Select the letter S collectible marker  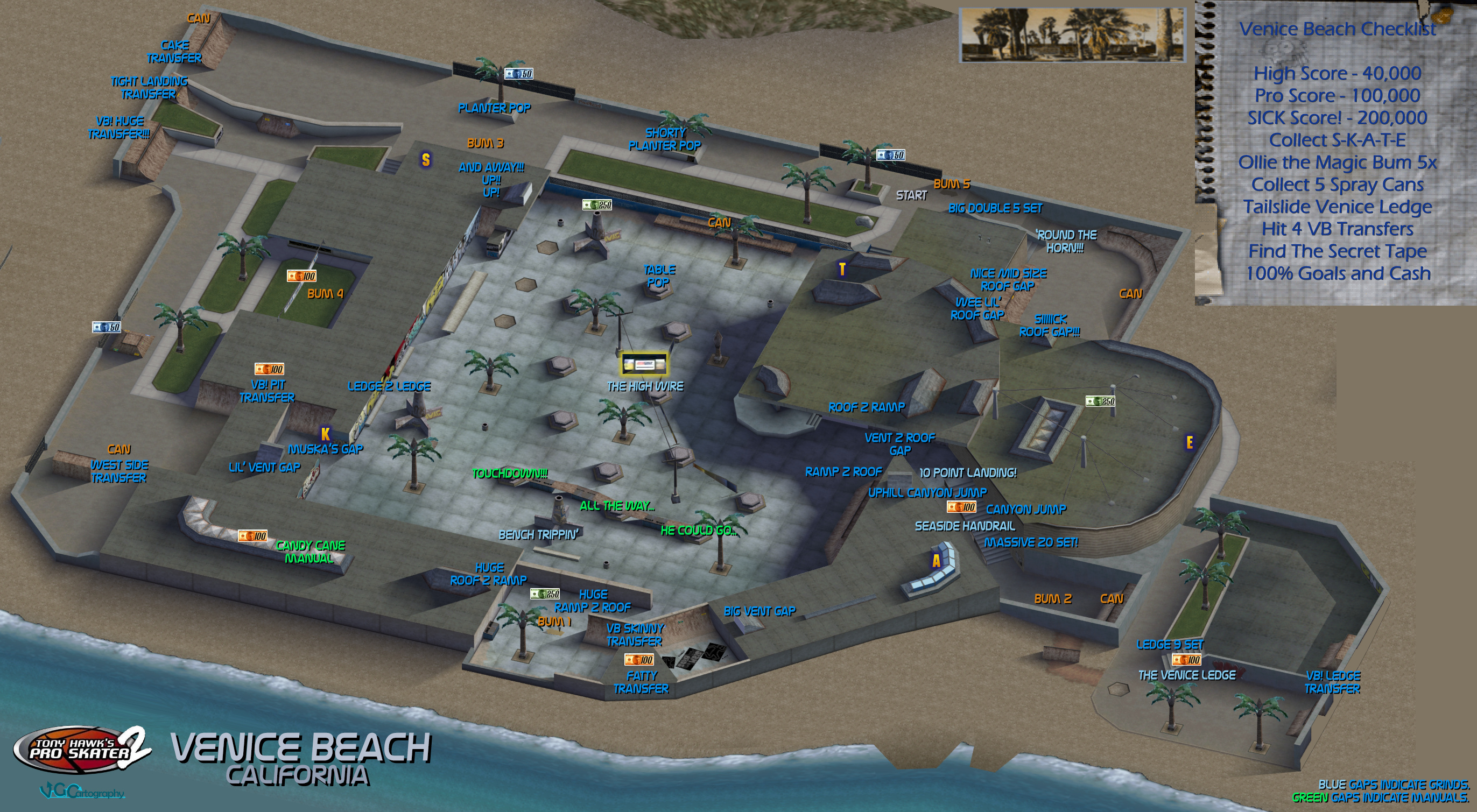click(x=425, y=159)
